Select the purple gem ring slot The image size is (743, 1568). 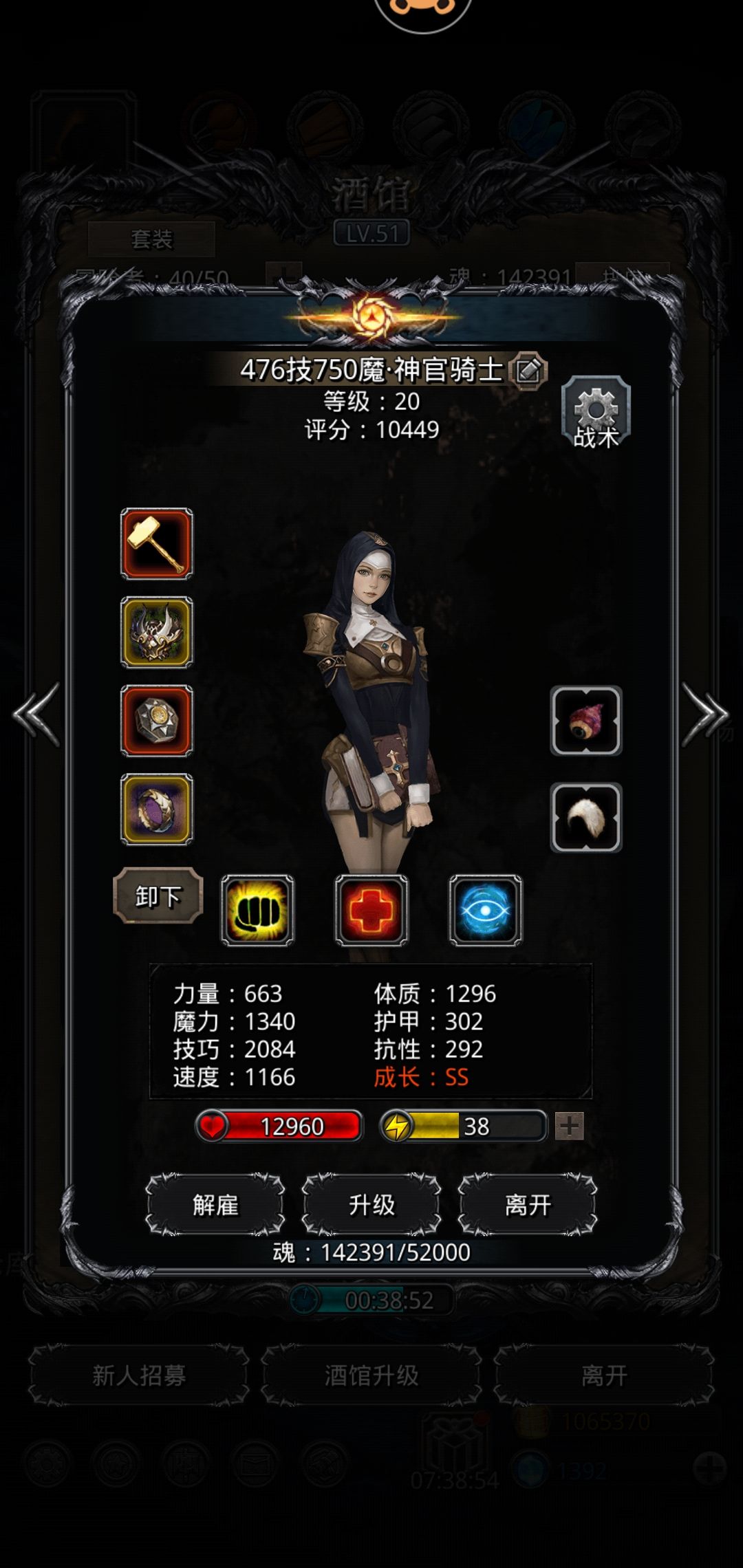[x=157, y=809]
